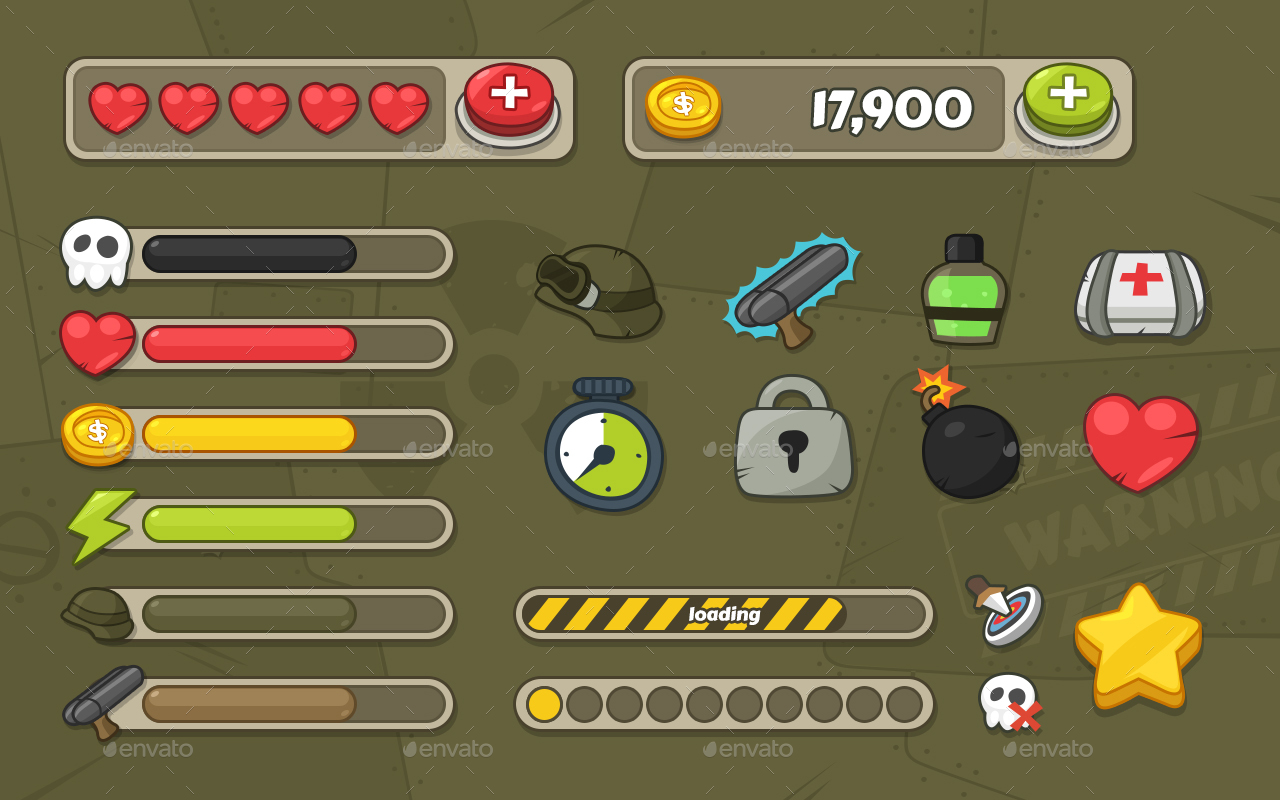The width and height of the screenshot is (1280, 800).
Task: Click the yellow loading progress bar
Action: tap(725, 614)
